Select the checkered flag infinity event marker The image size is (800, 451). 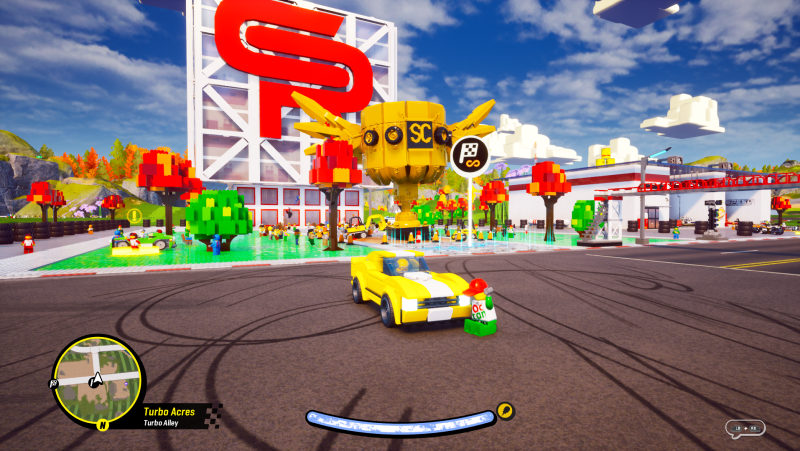point(469,155)
